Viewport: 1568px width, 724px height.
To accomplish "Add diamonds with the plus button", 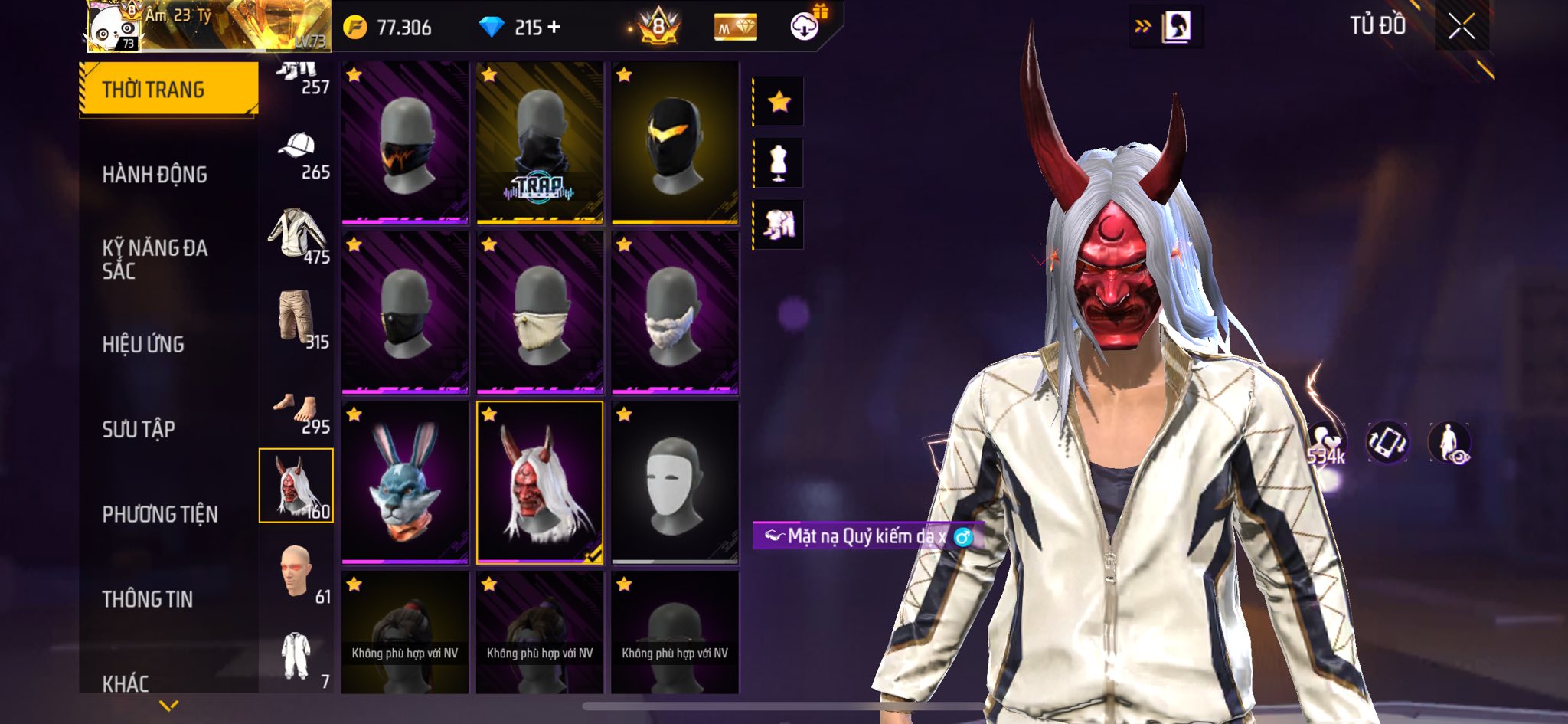I will (554, 28).
